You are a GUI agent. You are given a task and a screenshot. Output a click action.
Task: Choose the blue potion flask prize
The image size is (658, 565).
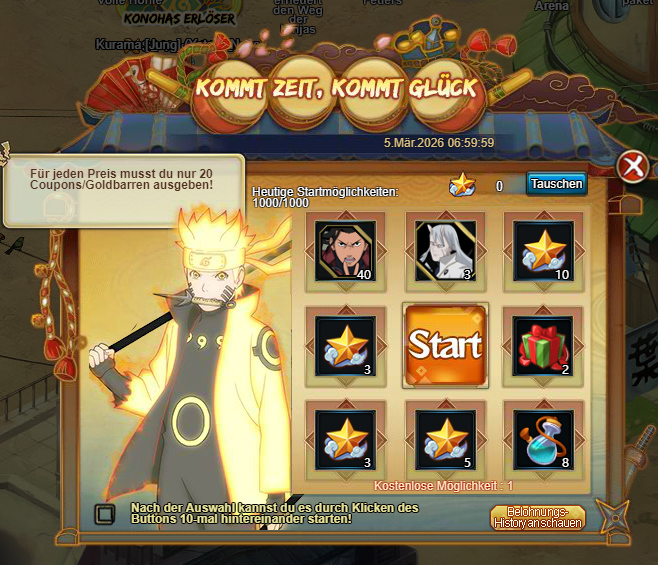[543, 440]
